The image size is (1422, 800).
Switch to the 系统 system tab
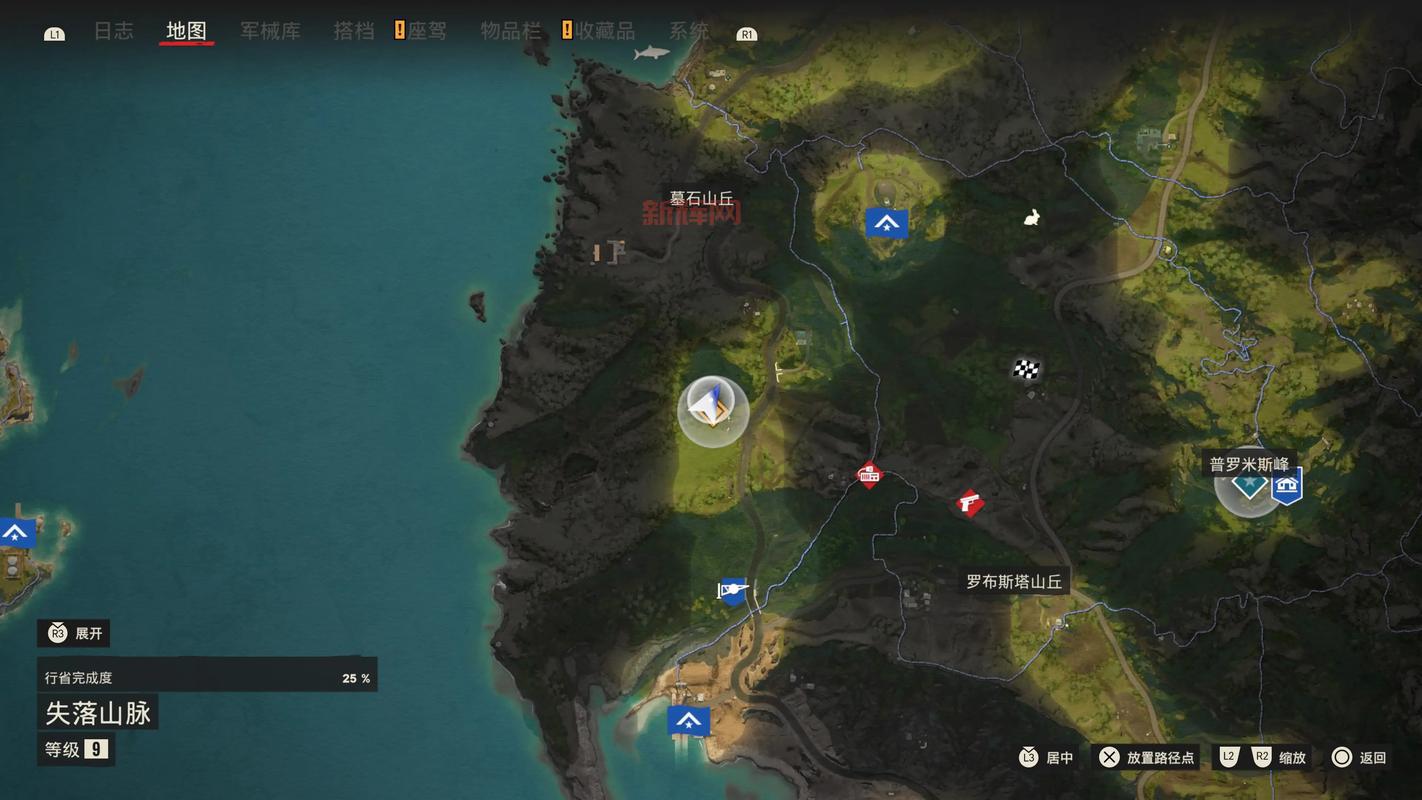[688, 31]
